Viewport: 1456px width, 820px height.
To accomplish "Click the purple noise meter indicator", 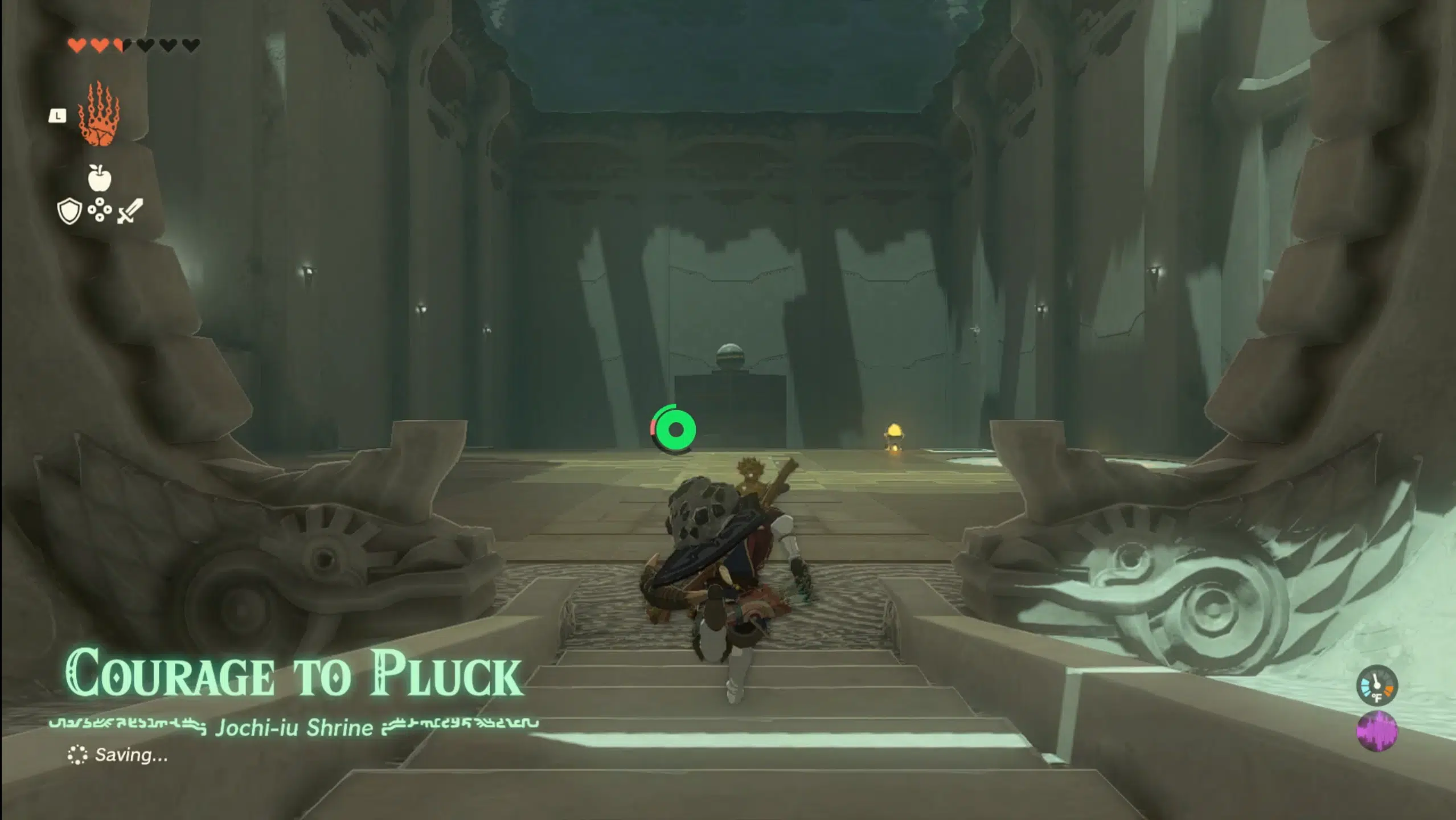I will (1377, 731).
